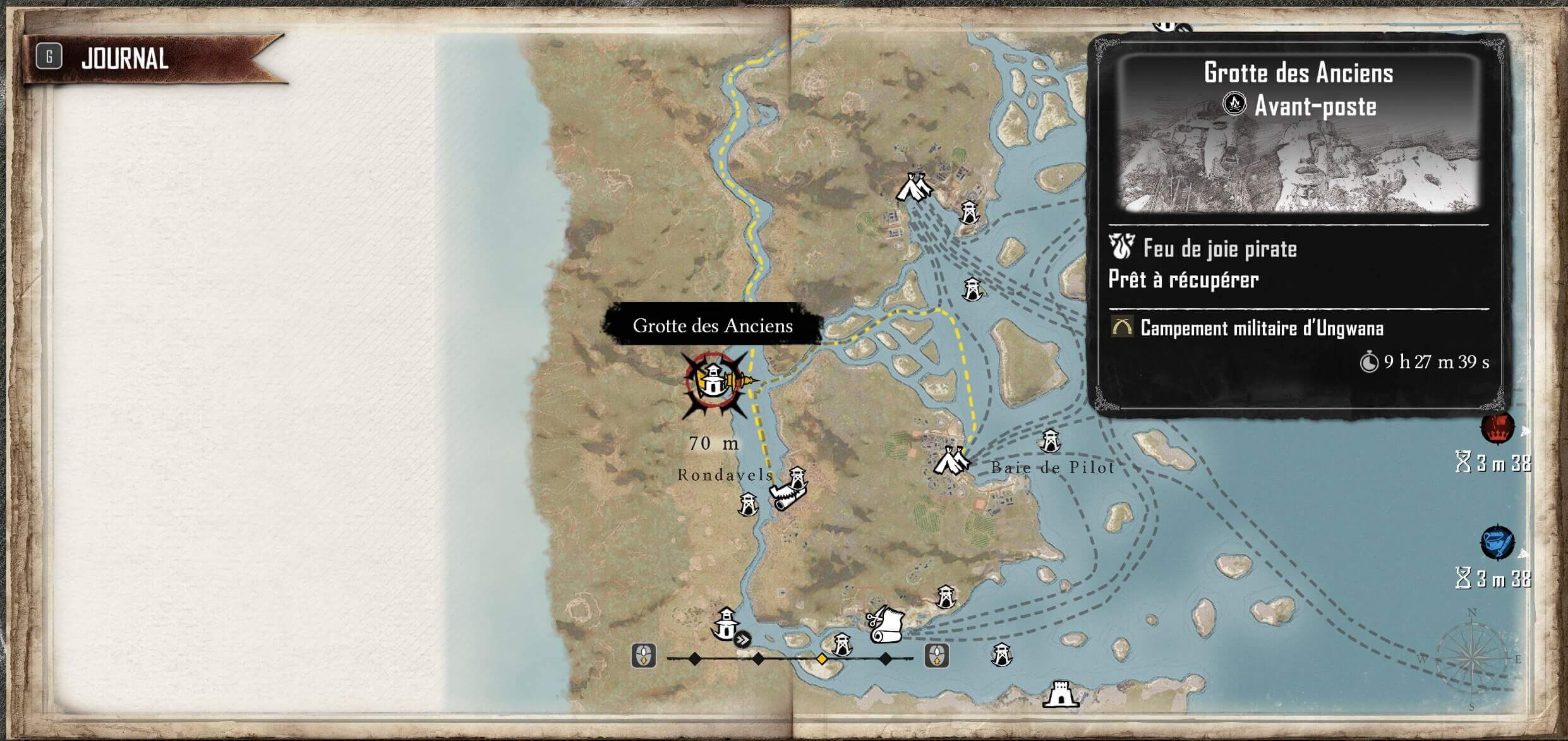Image resolution: width=1568 pixels, height=741 pixels.
Task: Click the rolled scroll marker near Rondavels
Action: 785,497
